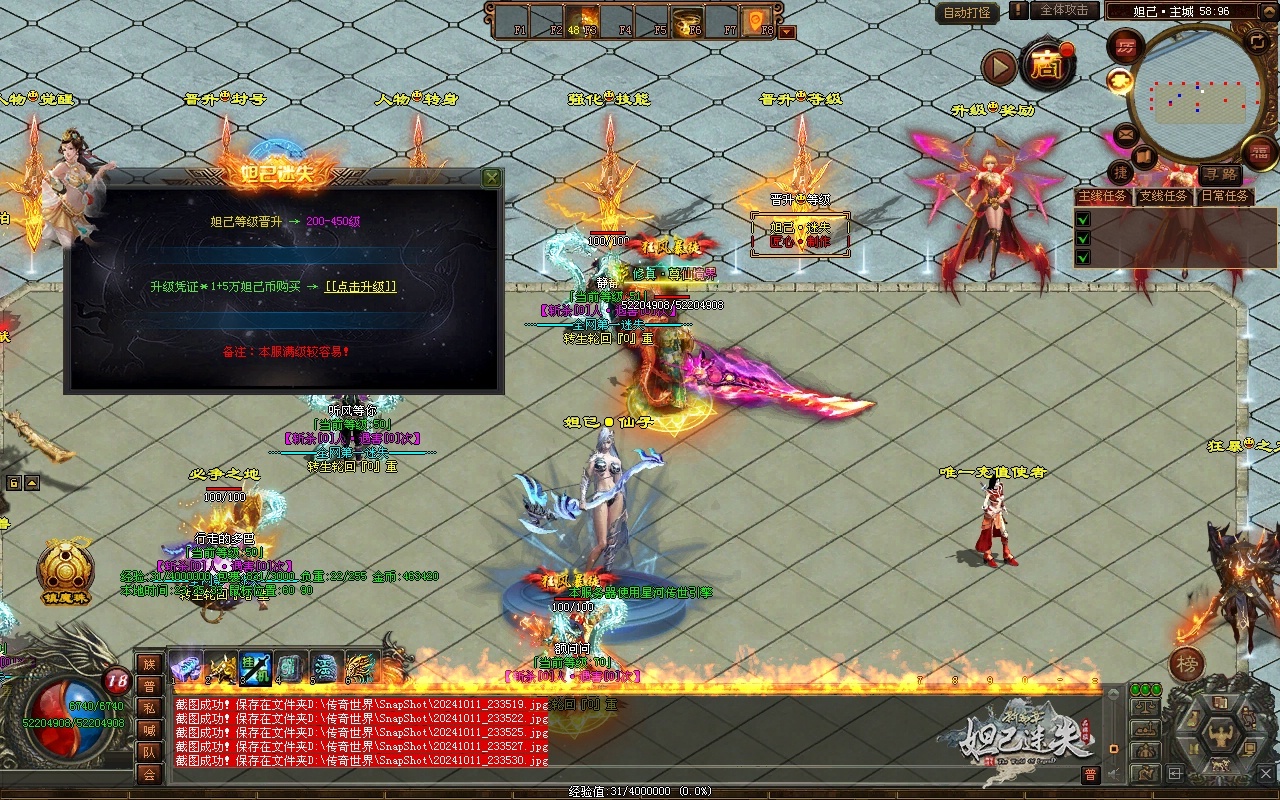1280x800 pixels.
Task: Click the play arrow button beside the shop
Action: [999, 67]
